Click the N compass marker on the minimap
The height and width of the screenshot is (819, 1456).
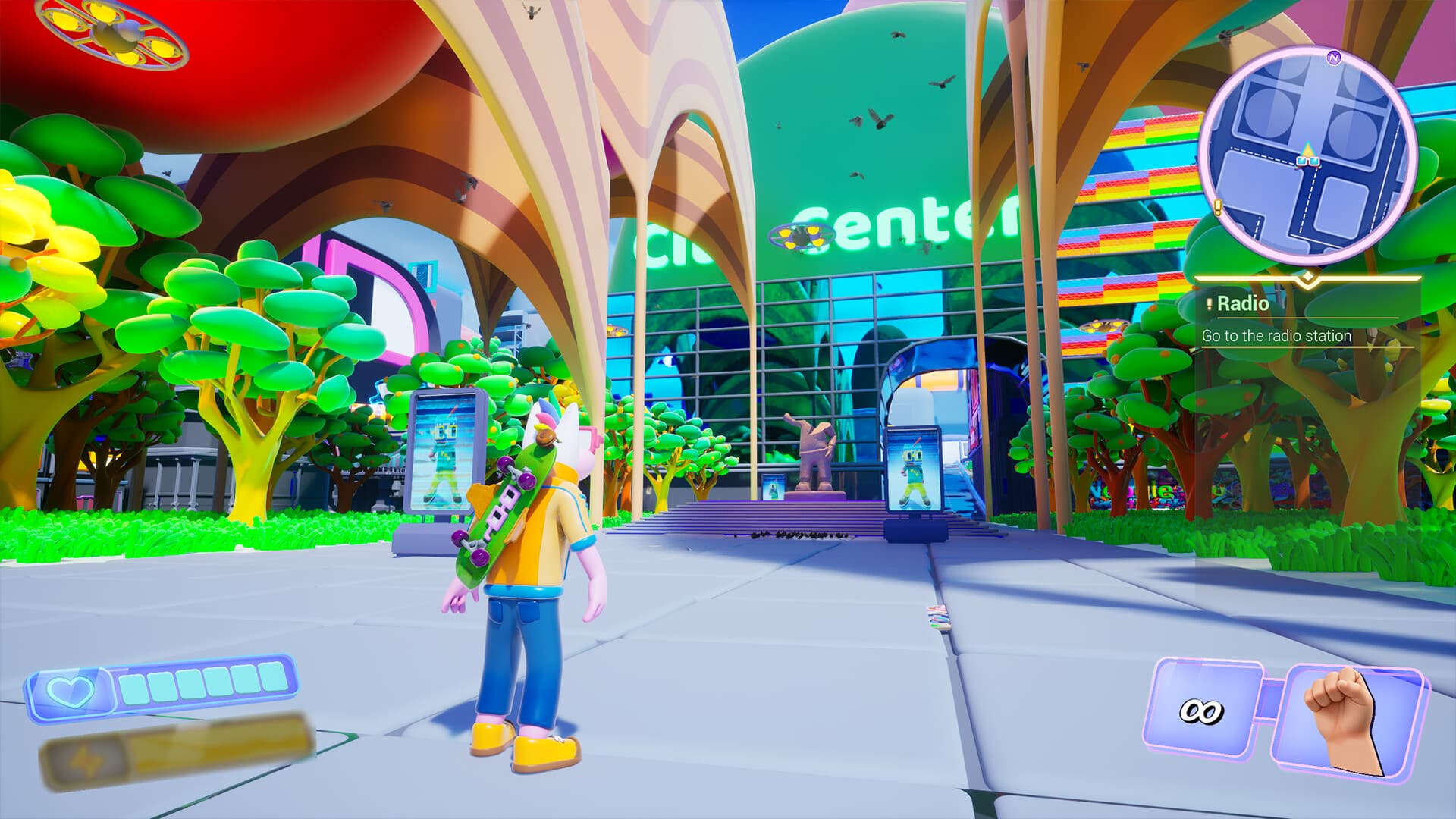pyautogui.click(x=1333, y=58)
